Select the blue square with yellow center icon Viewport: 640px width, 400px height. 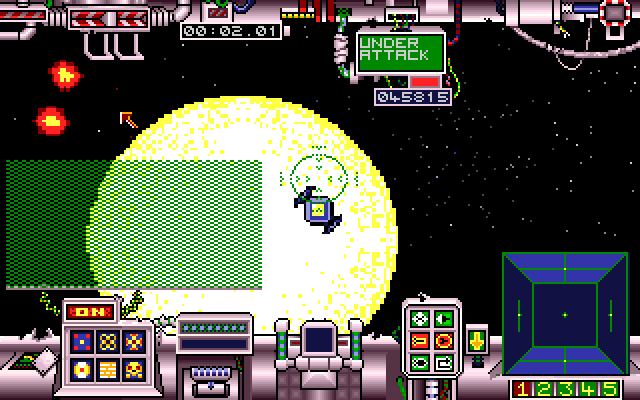81,342
